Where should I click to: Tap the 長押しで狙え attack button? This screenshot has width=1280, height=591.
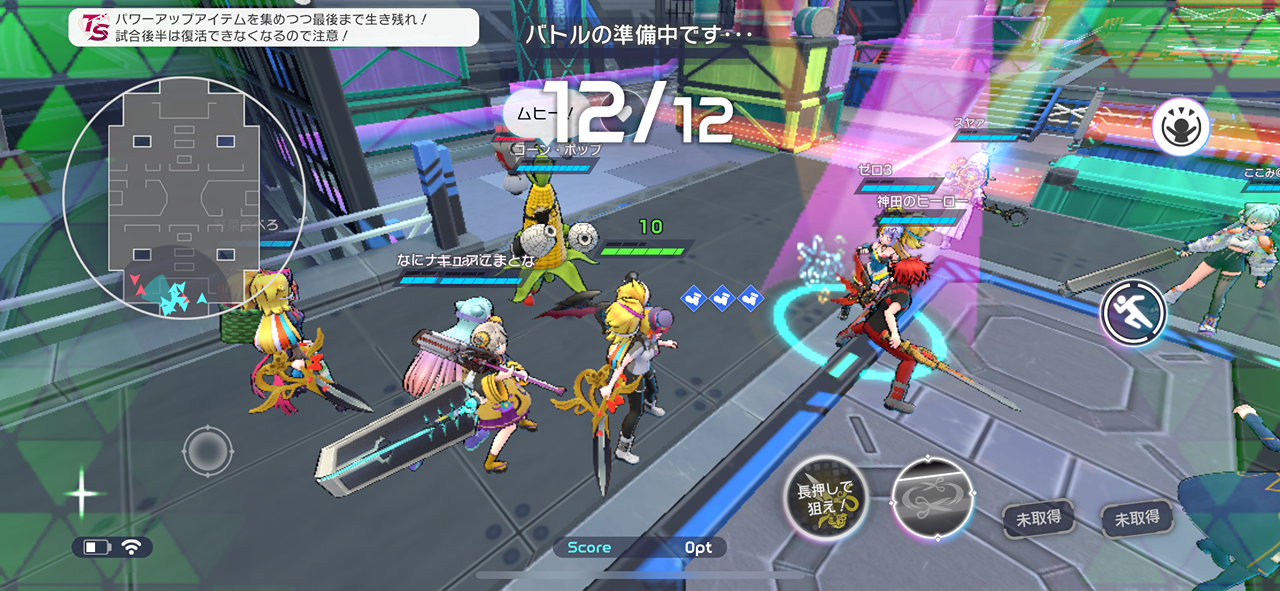coord(825,498)
